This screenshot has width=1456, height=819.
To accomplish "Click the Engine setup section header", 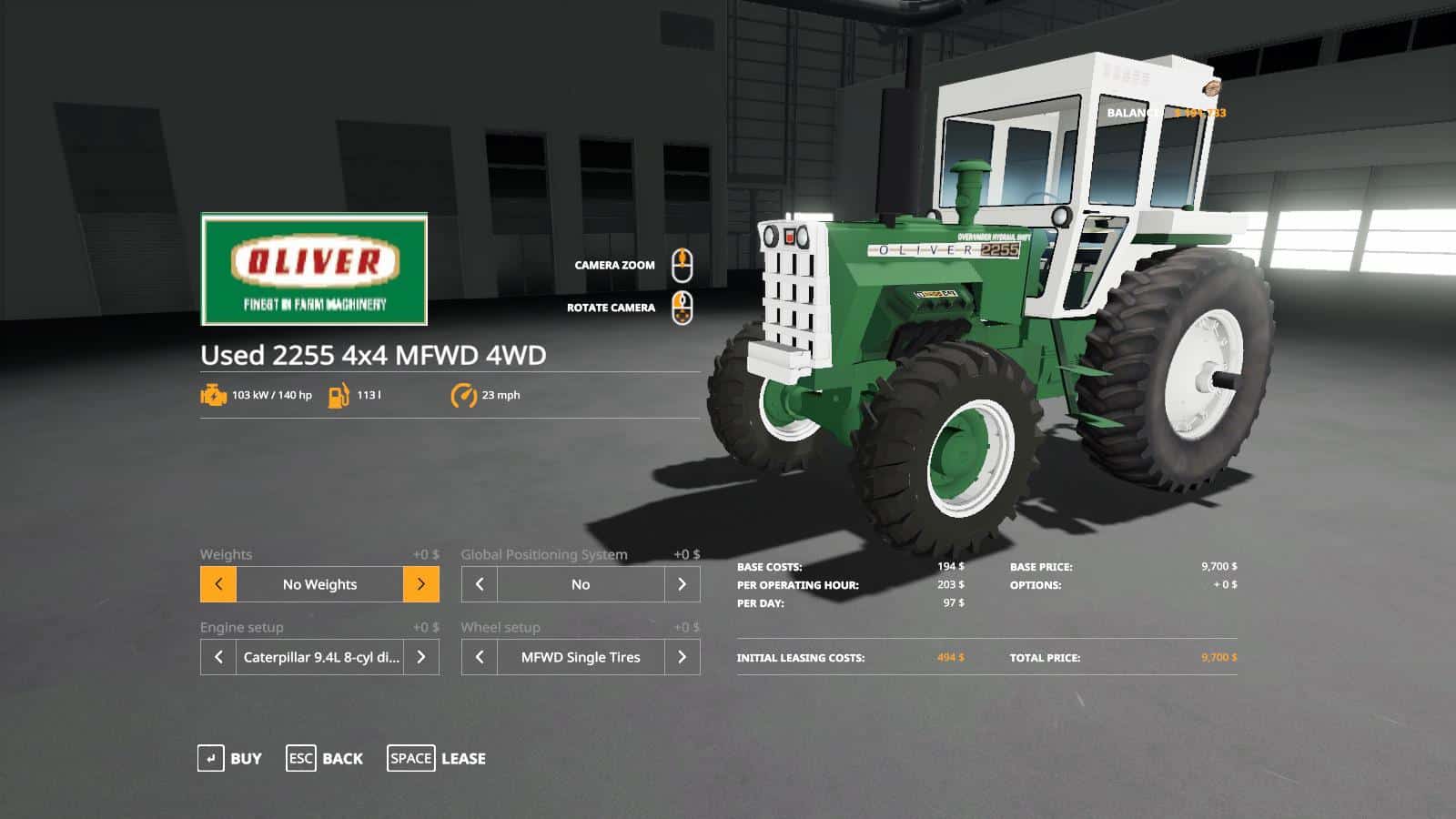I will pos(242,627).
